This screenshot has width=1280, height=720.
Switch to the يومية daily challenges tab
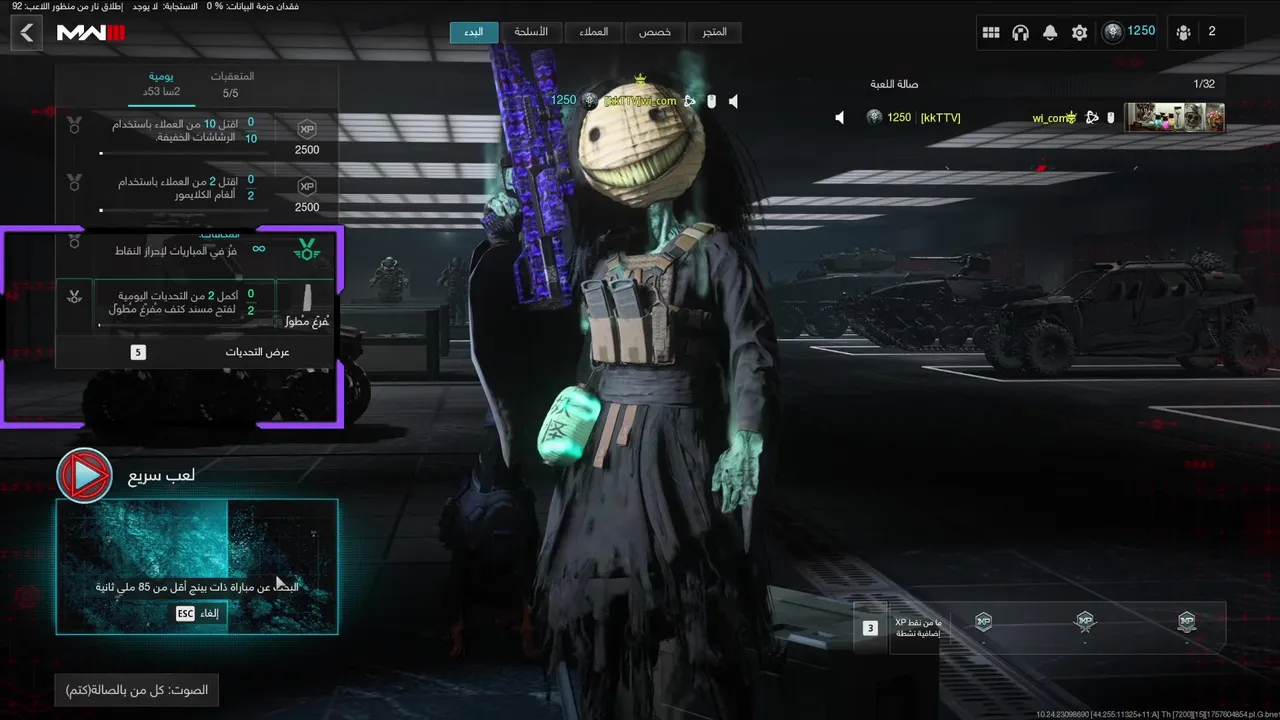click(161, 84)
